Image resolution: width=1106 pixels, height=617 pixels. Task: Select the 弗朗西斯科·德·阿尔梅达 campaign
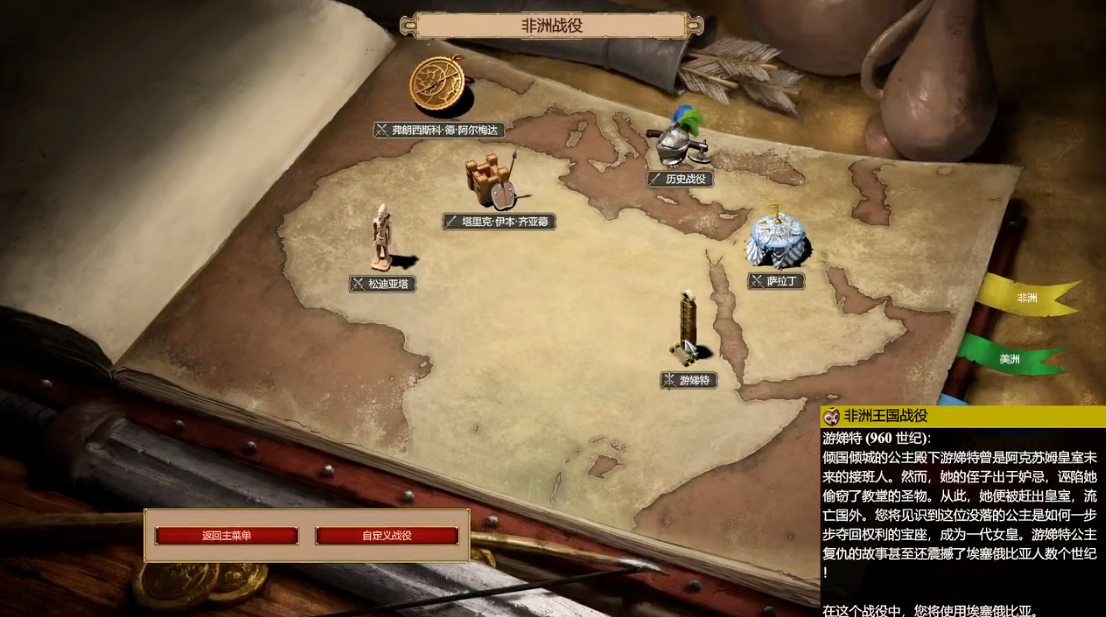tap(439, 130)
